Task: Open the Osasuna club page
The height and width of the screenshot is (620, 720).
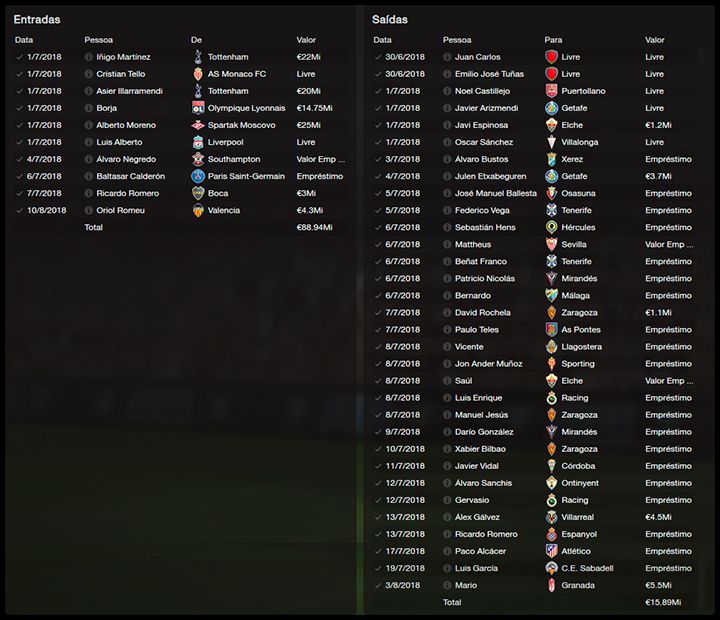Action: (578, 193)
